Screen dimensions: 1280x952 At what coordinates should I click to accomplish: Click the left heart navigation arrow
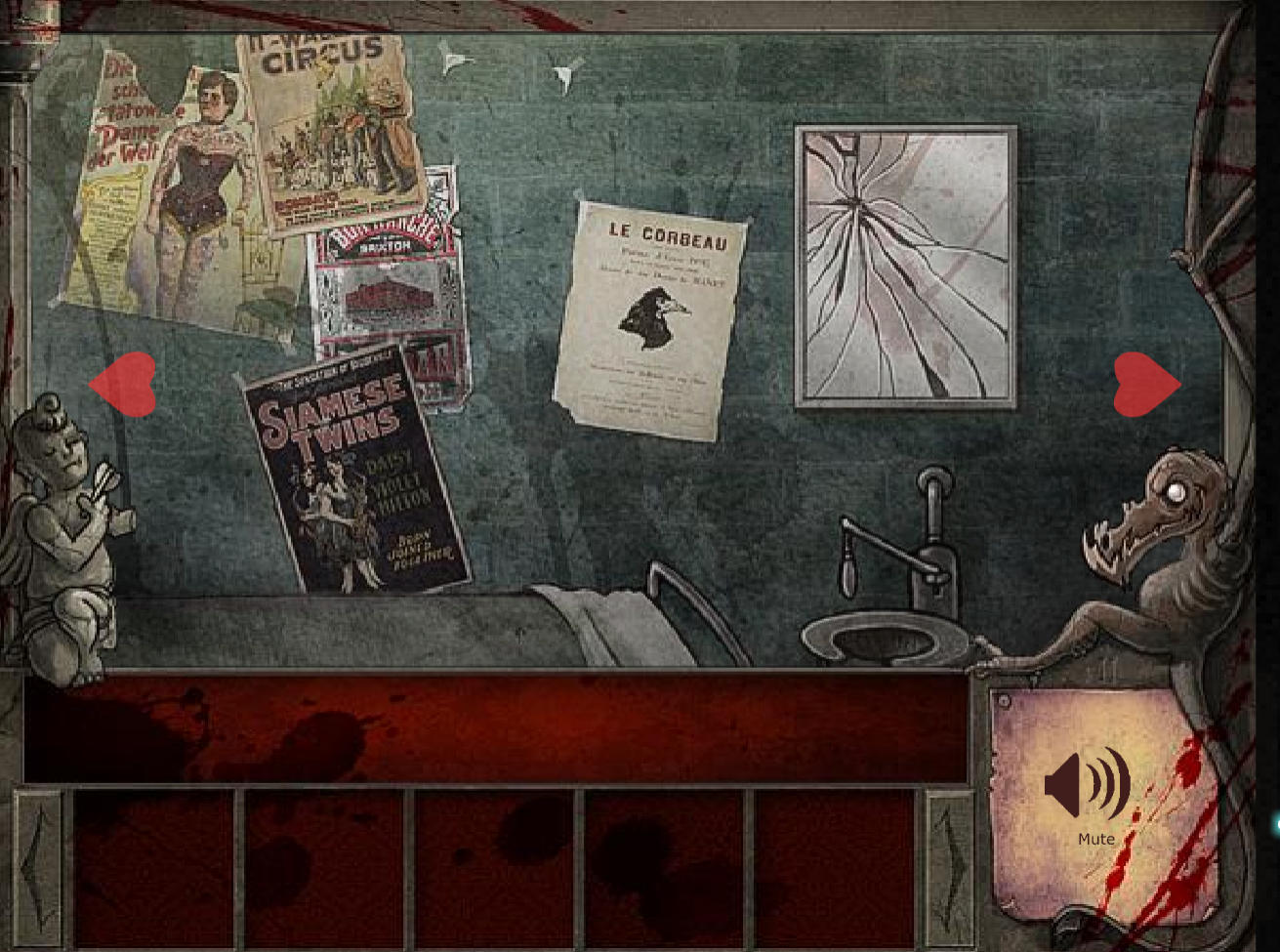(124, 384)
